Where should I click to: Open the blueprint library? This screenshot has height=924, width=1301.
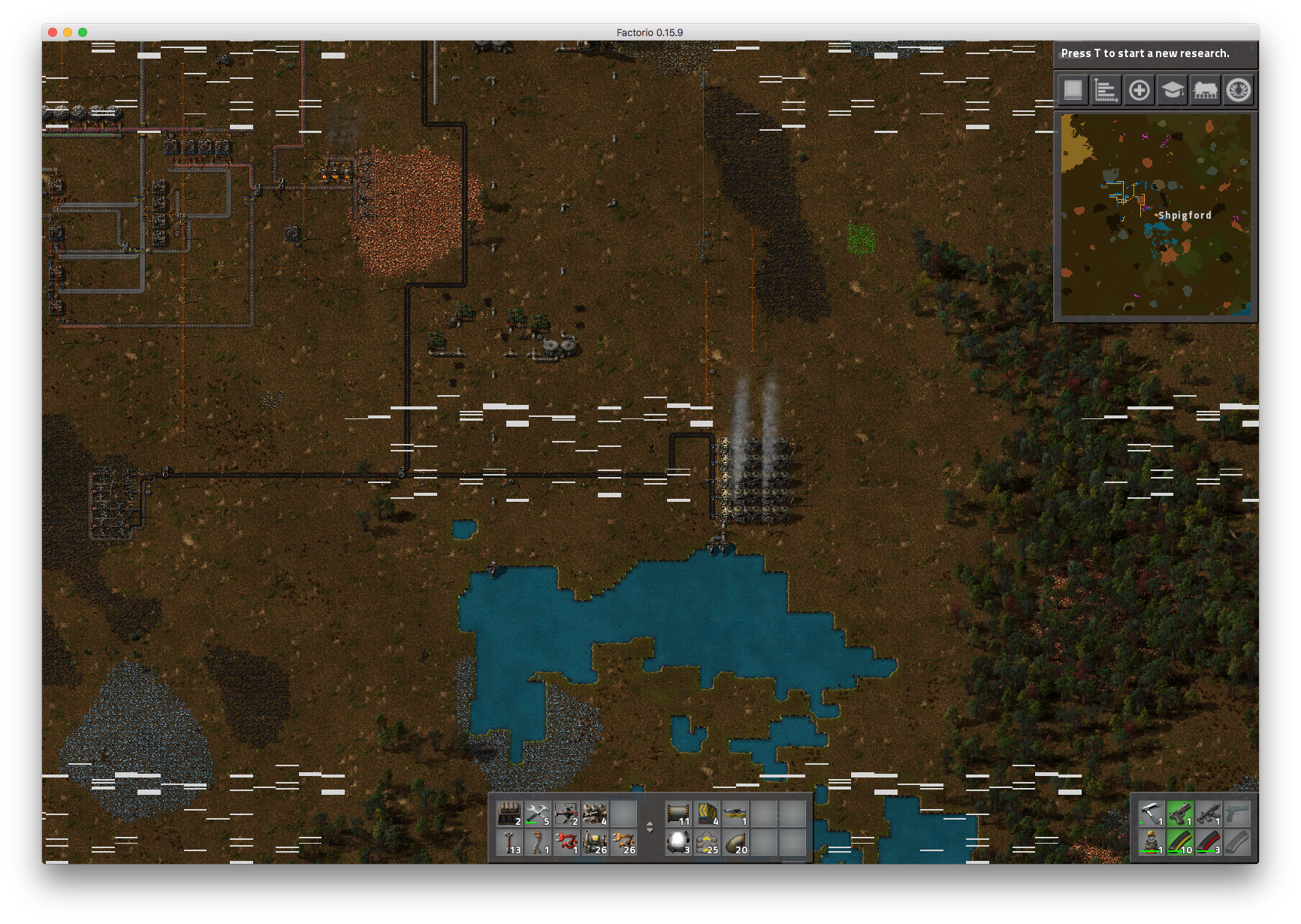1072,90
